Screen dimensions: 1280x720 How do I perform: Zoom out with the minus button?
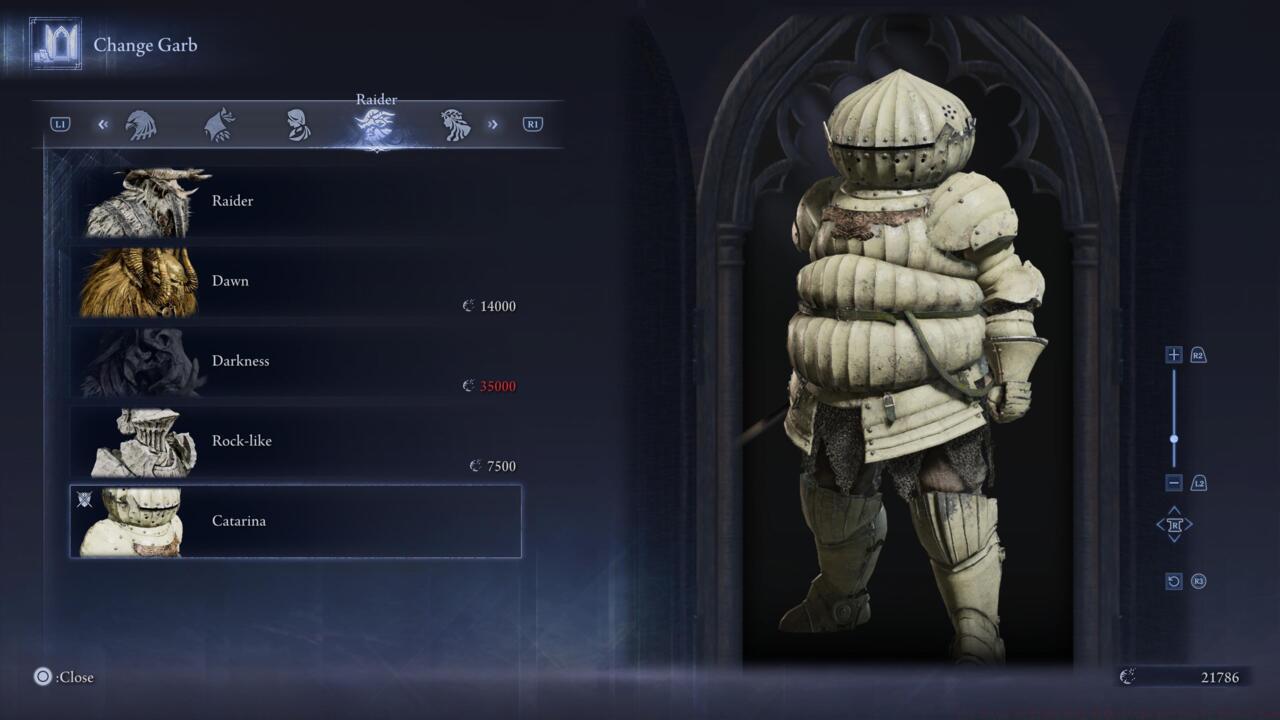coord(1174,483)
